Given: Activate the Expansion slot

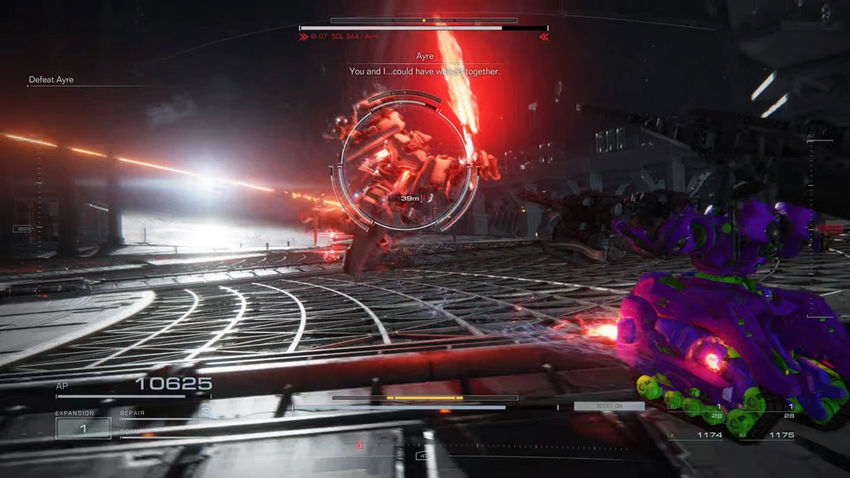Looking at the screenshot, I should coord(82,427).
